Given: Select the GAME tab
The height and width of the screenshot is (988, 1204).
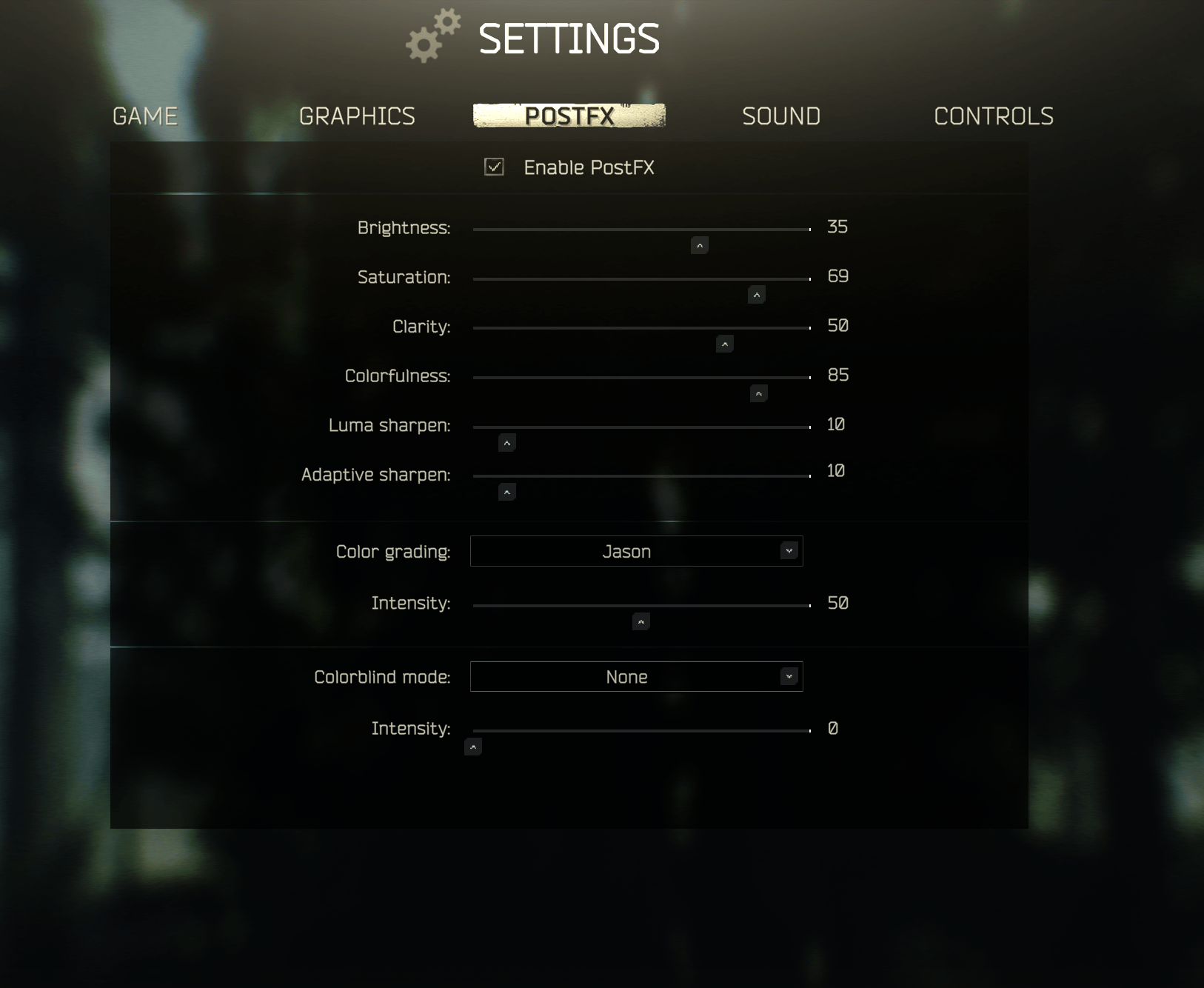Looking at the screenshot, I should click(x=144, y=116).
